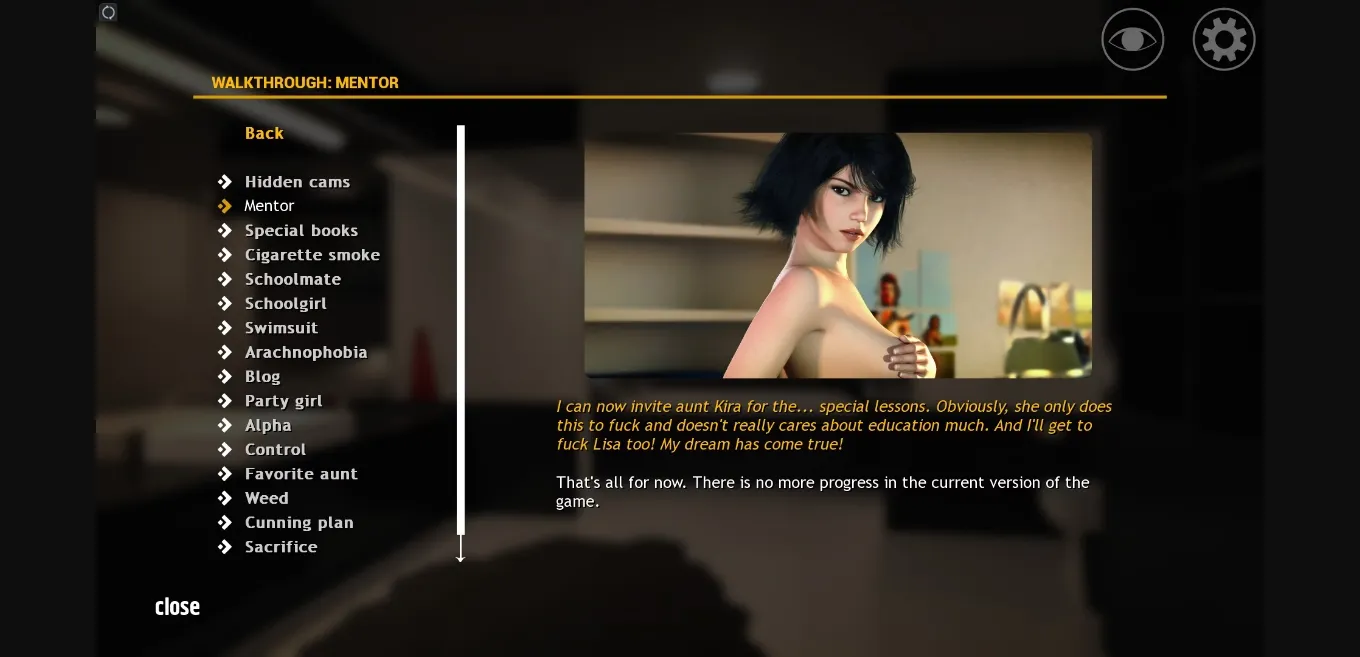The image size is (1360, 657).
Task: Click the eye icon to hide interface
Action: (1132, 40)
